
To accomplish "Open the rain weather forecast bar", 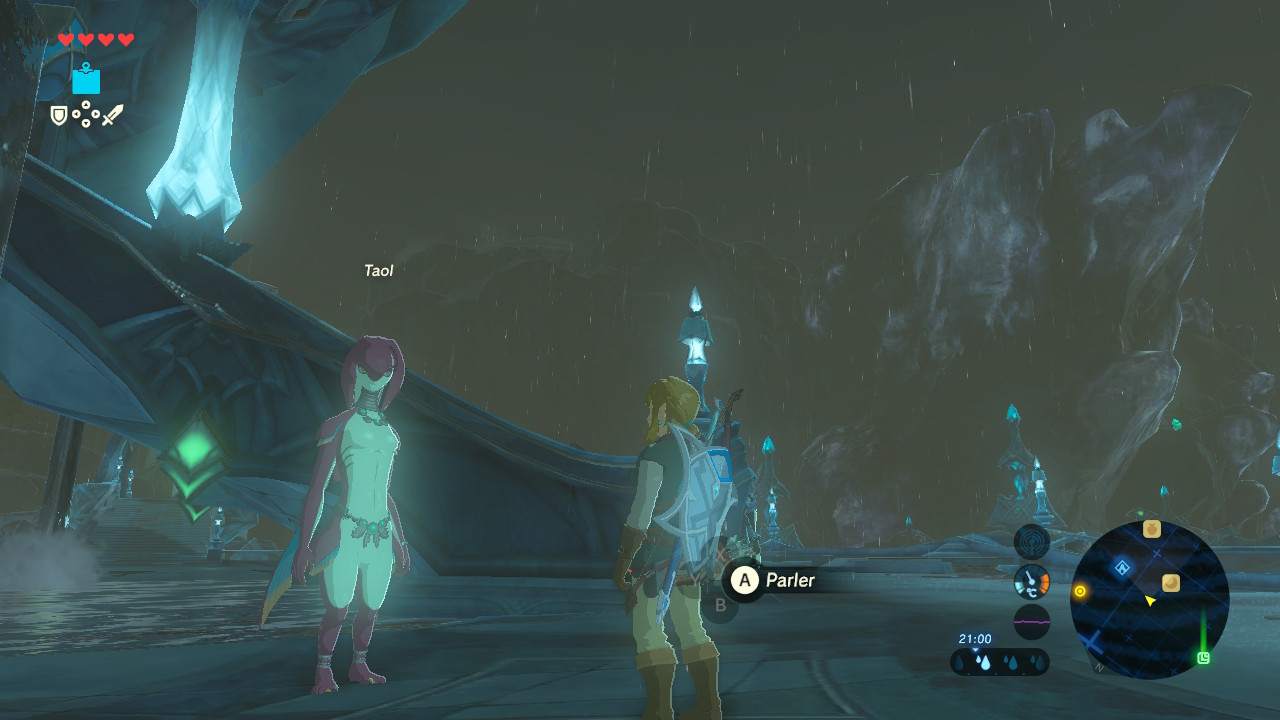I will pos(999,661).
